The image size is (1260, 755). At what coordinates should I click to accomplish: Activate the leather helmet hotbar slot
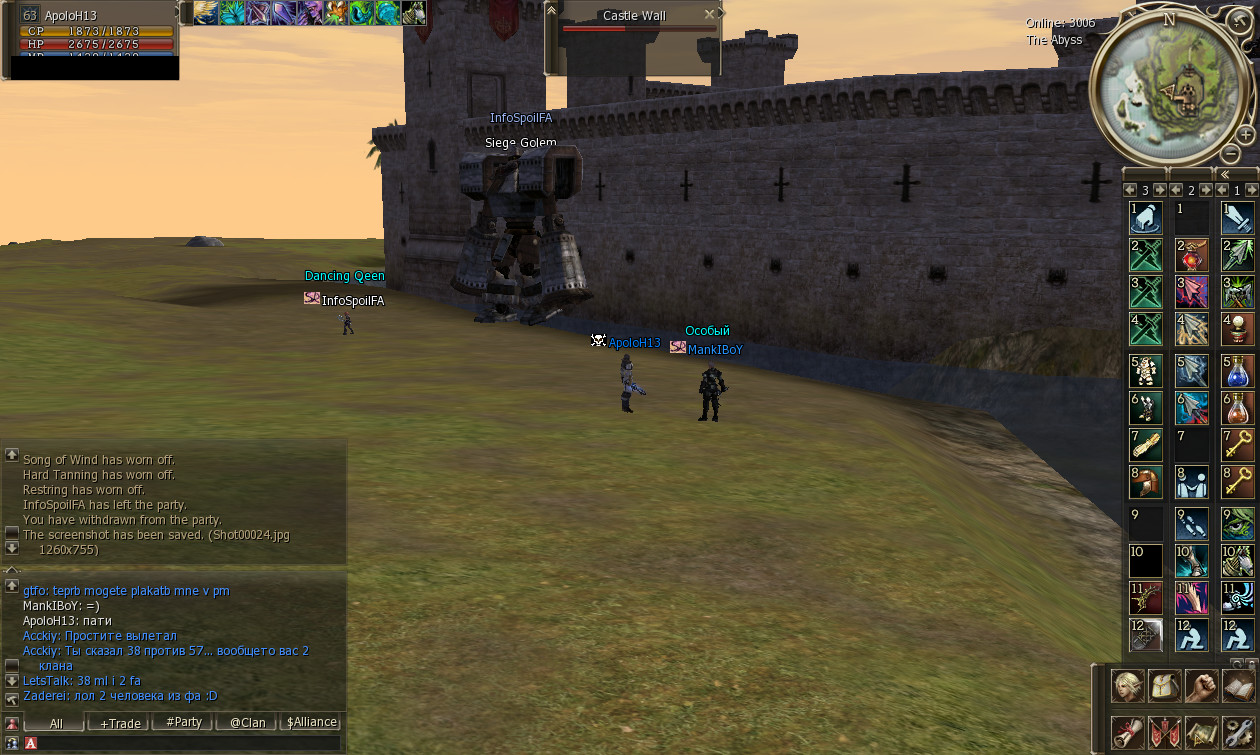[1146, 483]
